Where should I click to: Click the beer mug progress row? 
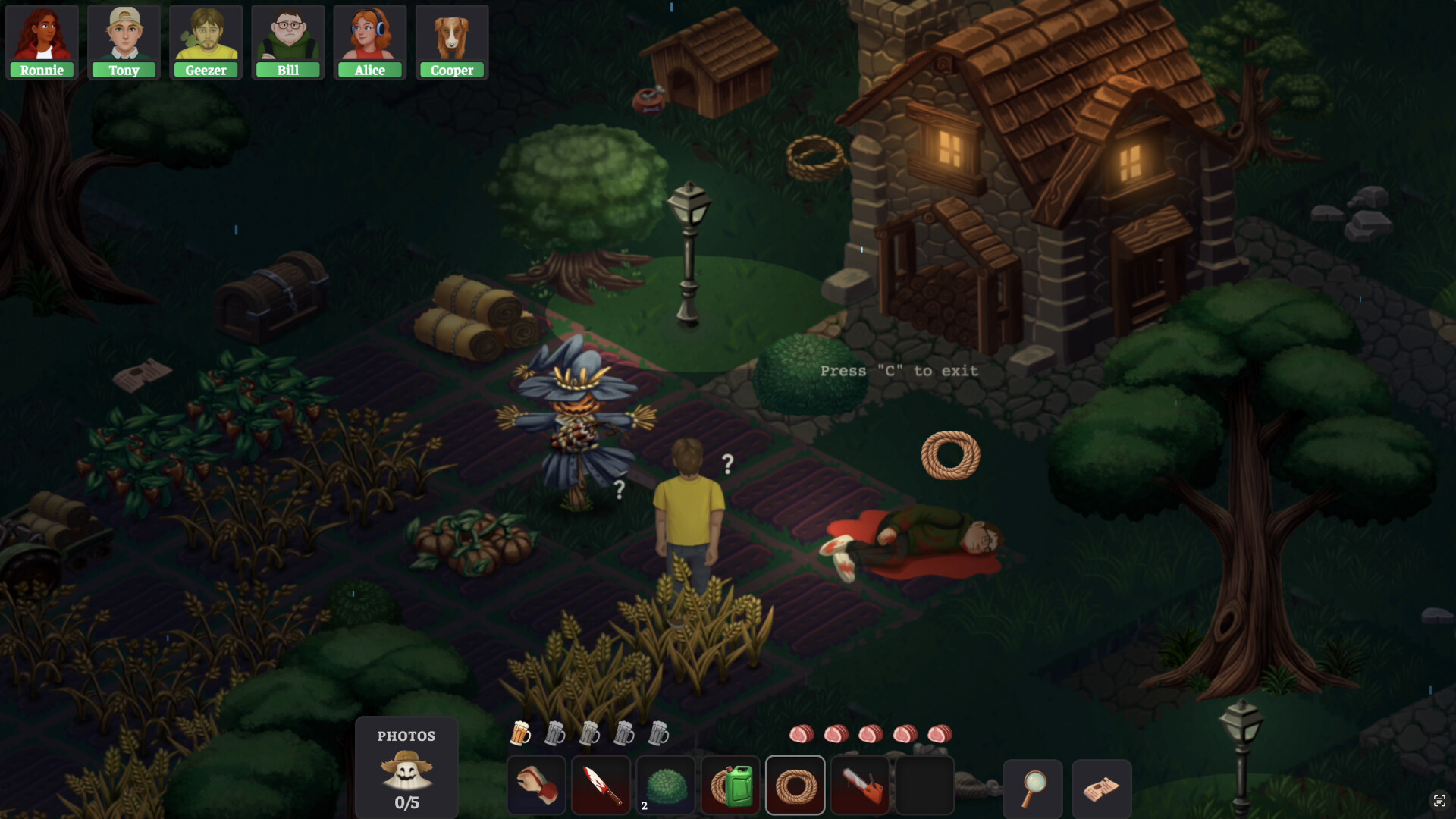[x=589, y=734]
